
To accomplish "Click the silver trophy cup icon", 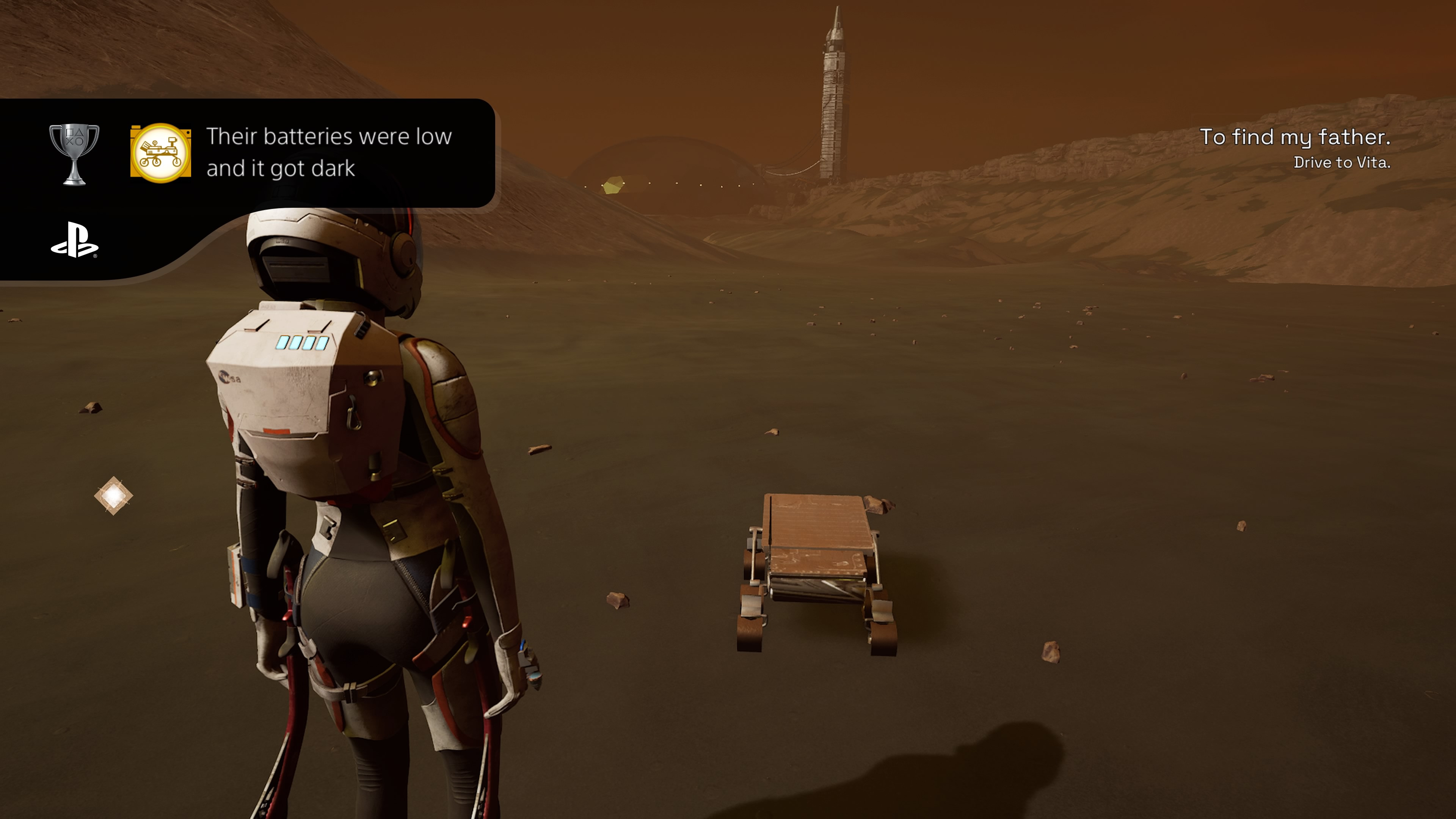I will pyautogui.click(x=74, y=154).
